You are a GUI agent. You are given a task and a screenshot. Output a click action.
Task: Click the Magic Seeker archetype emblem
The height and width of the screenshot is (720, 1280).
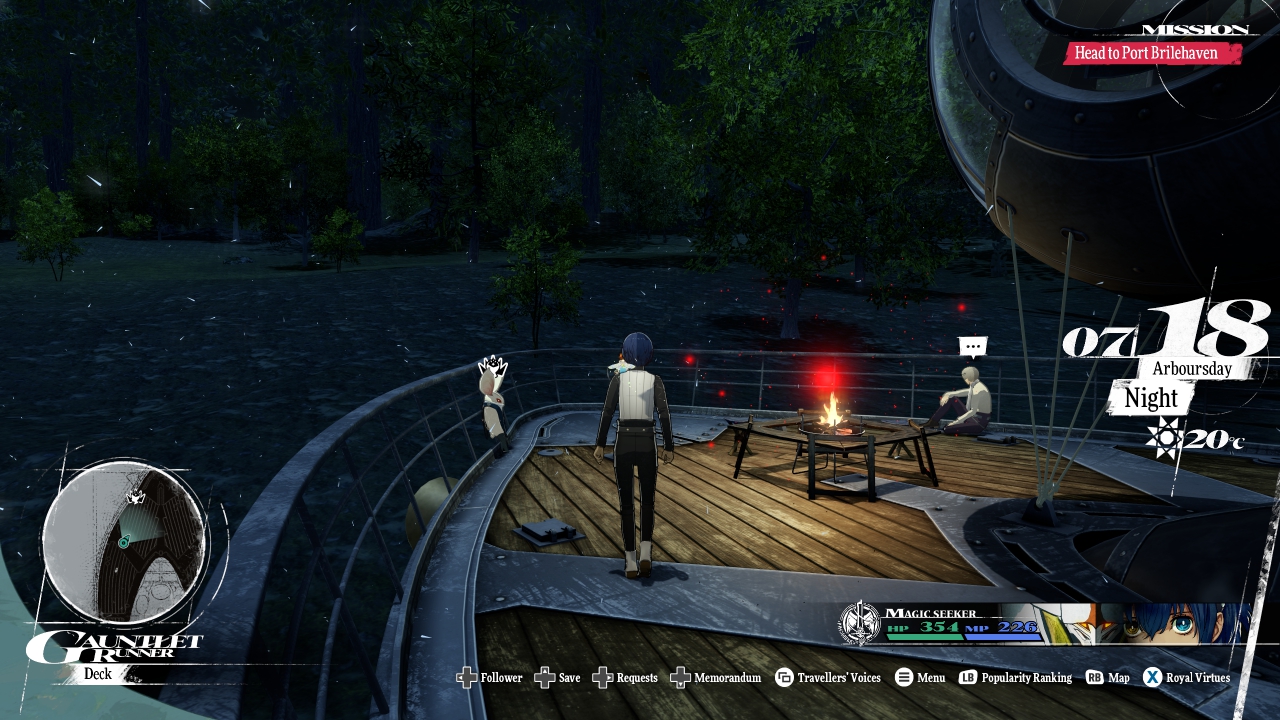pyautogui.click(x=859, y=623)
